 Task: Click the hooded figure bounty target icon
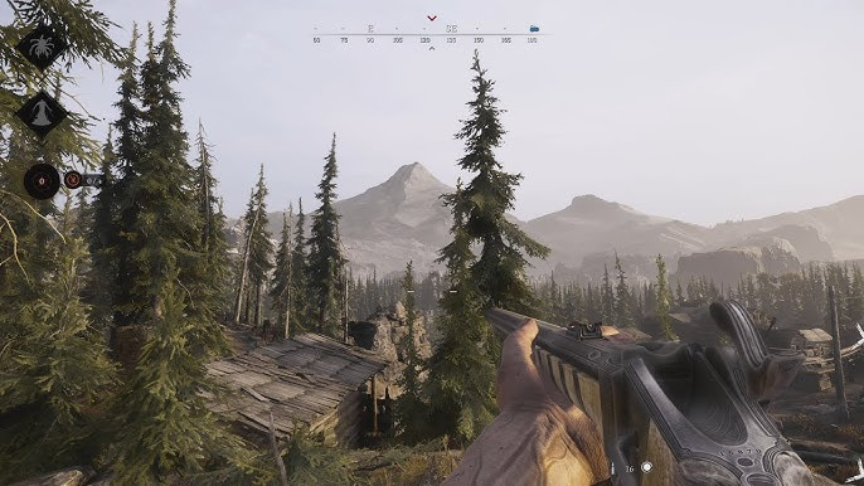point(42,114)
